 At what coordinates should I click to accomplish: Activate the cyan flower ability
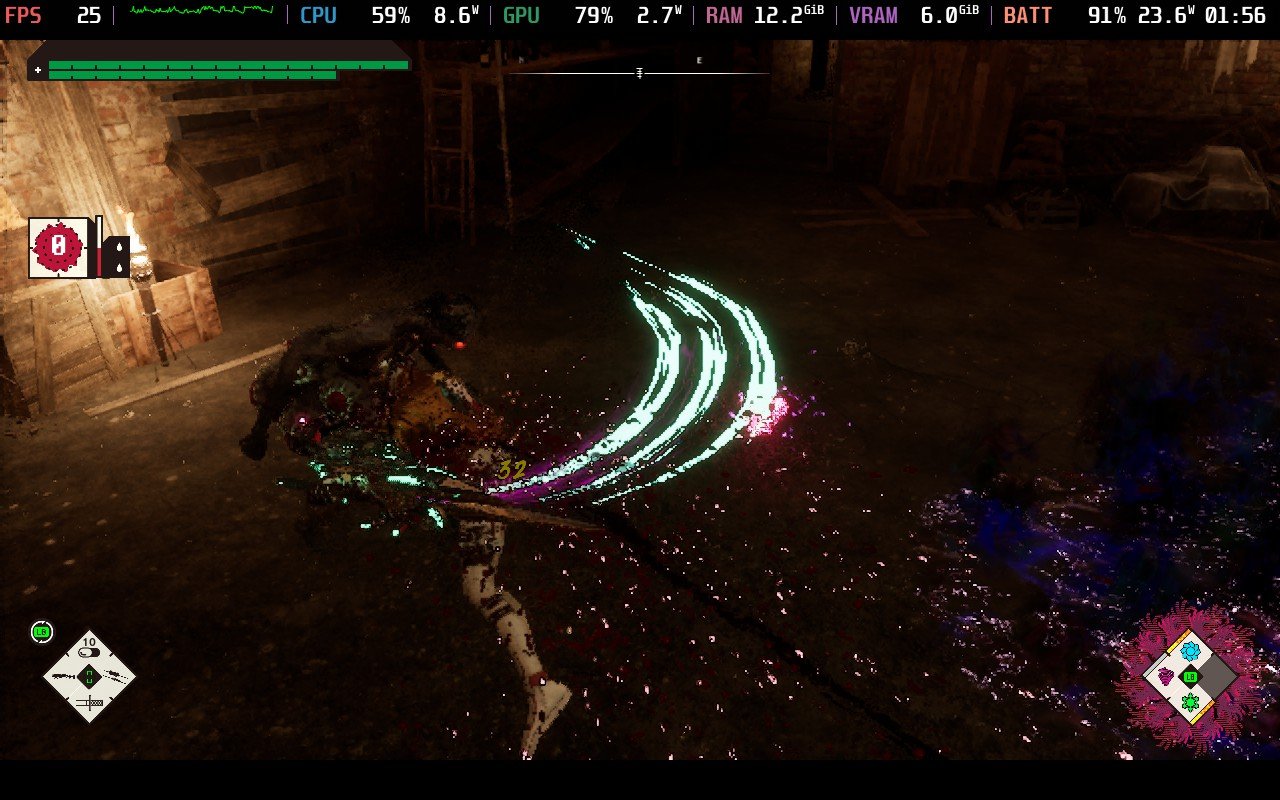pos(1190,651)
